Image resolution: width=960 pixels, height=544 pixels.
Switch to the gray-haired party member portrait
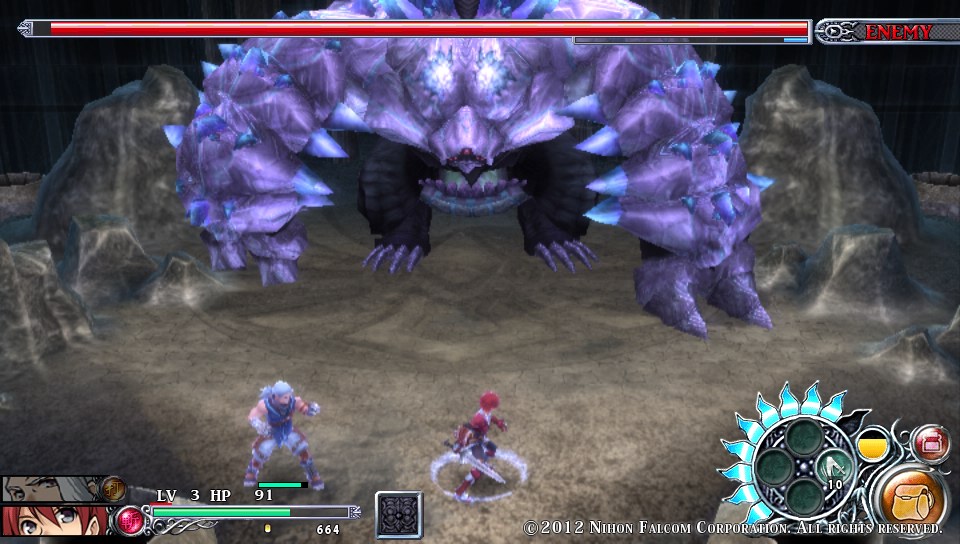(x=42, y=488)
